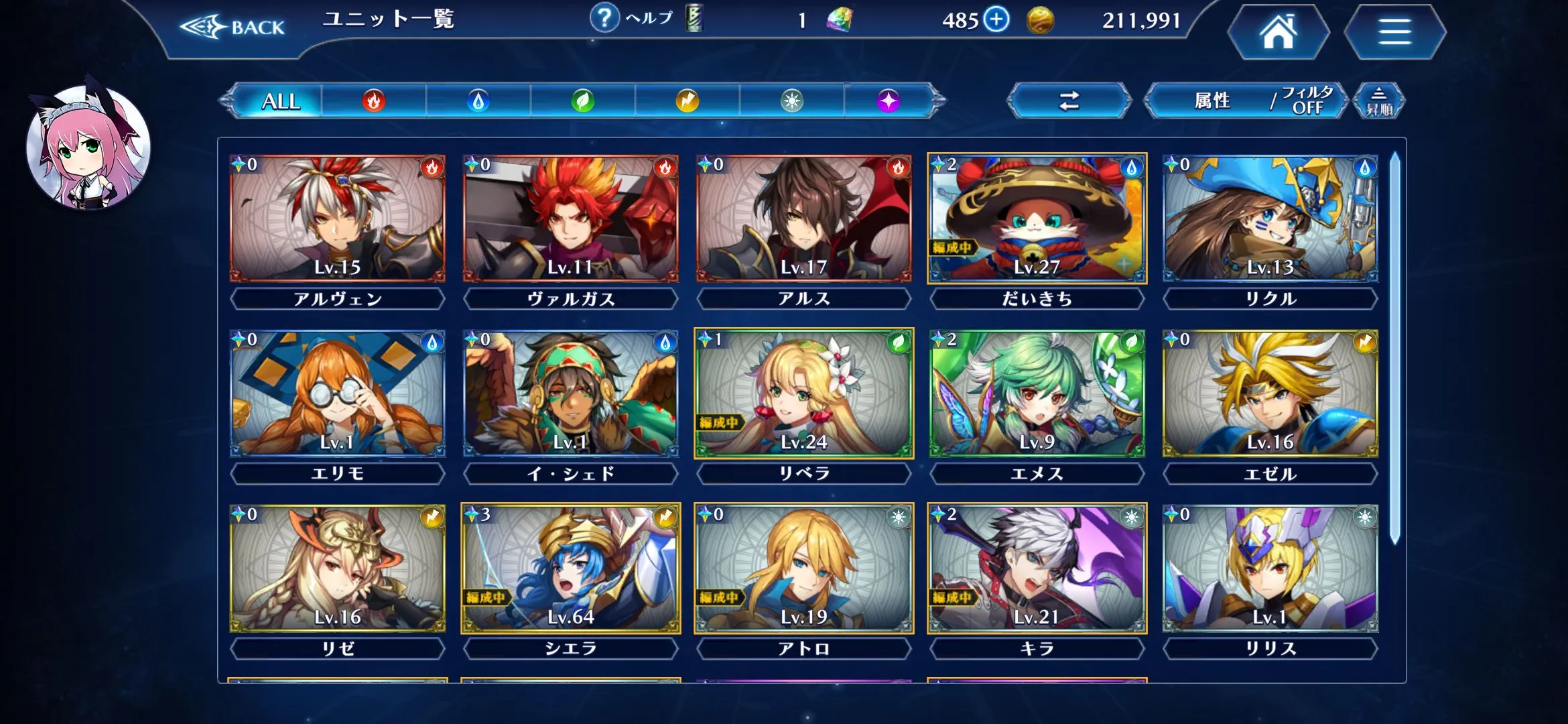This screenshot has height=724, width=1568.
Task: Choose the Lv.27 unit だいきち
Action: pyautogui.click(x=1037, y=219)
